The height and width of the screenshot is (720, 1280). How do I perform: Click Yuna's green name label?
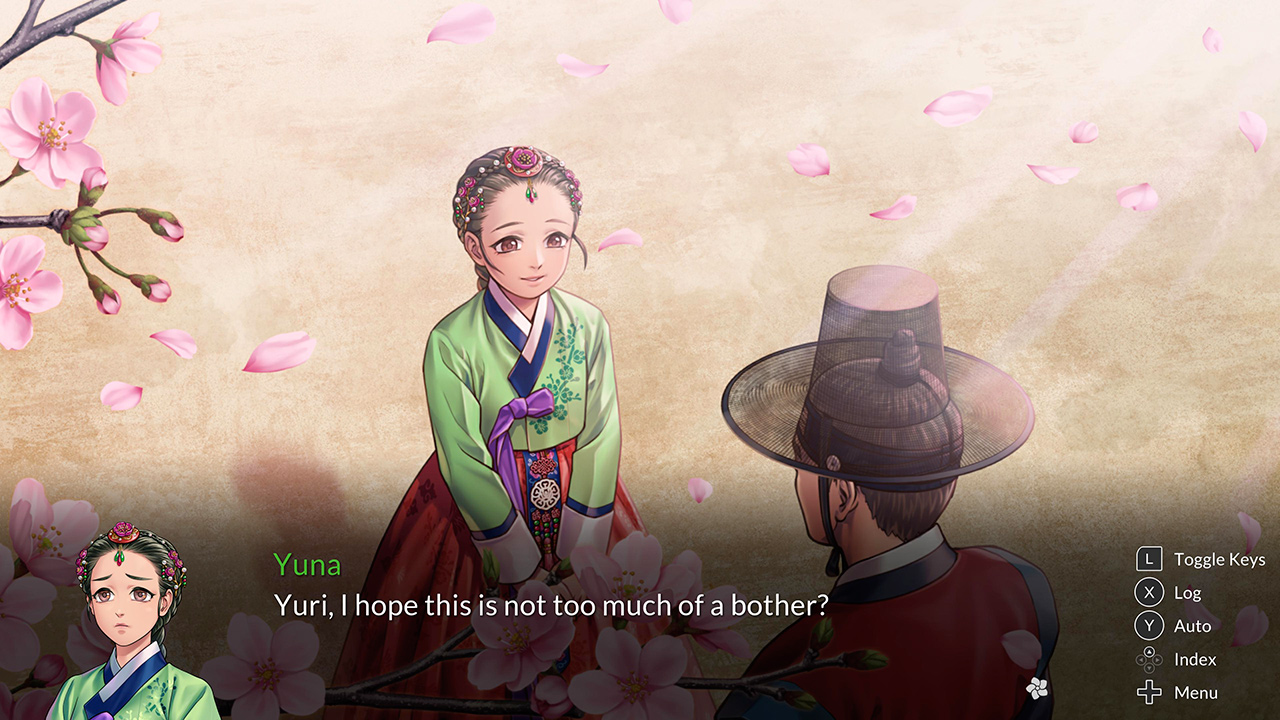tap(306, 565)
